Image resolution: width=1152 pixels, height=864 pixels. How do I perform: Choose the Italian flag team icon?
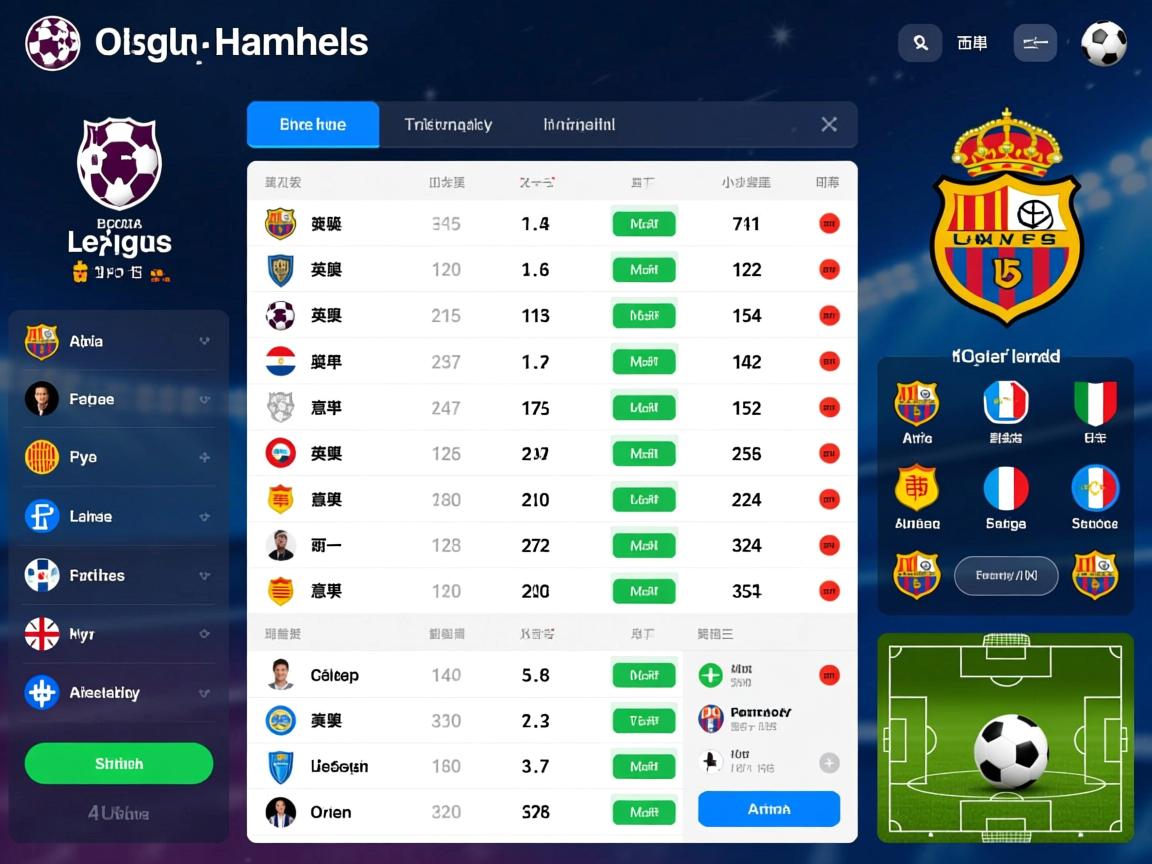point(1094,403)
